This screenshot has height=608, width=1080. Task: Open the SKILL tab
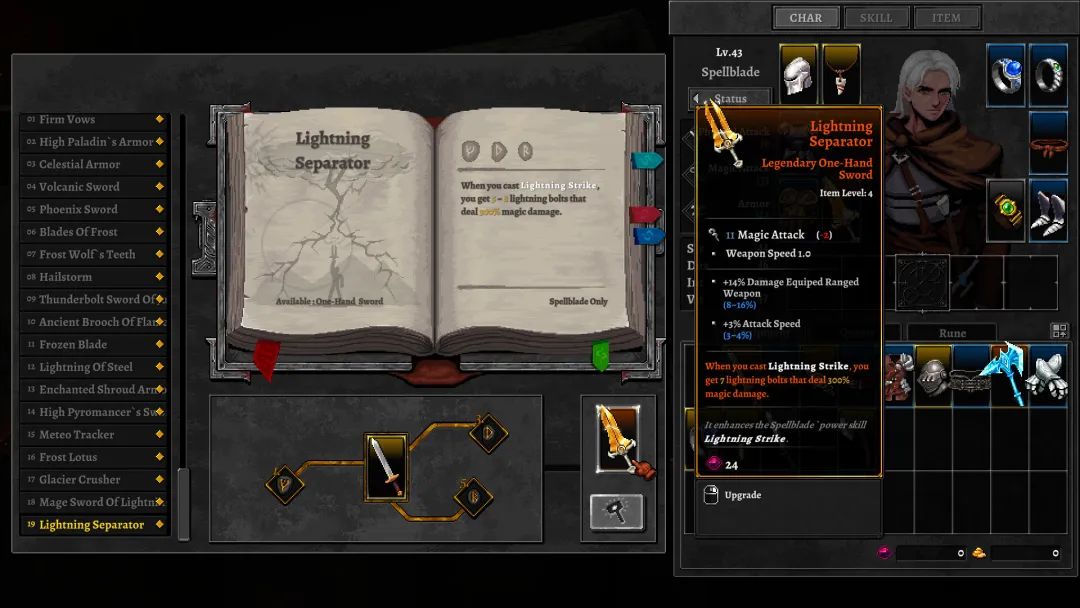click(x=876, y=18)
